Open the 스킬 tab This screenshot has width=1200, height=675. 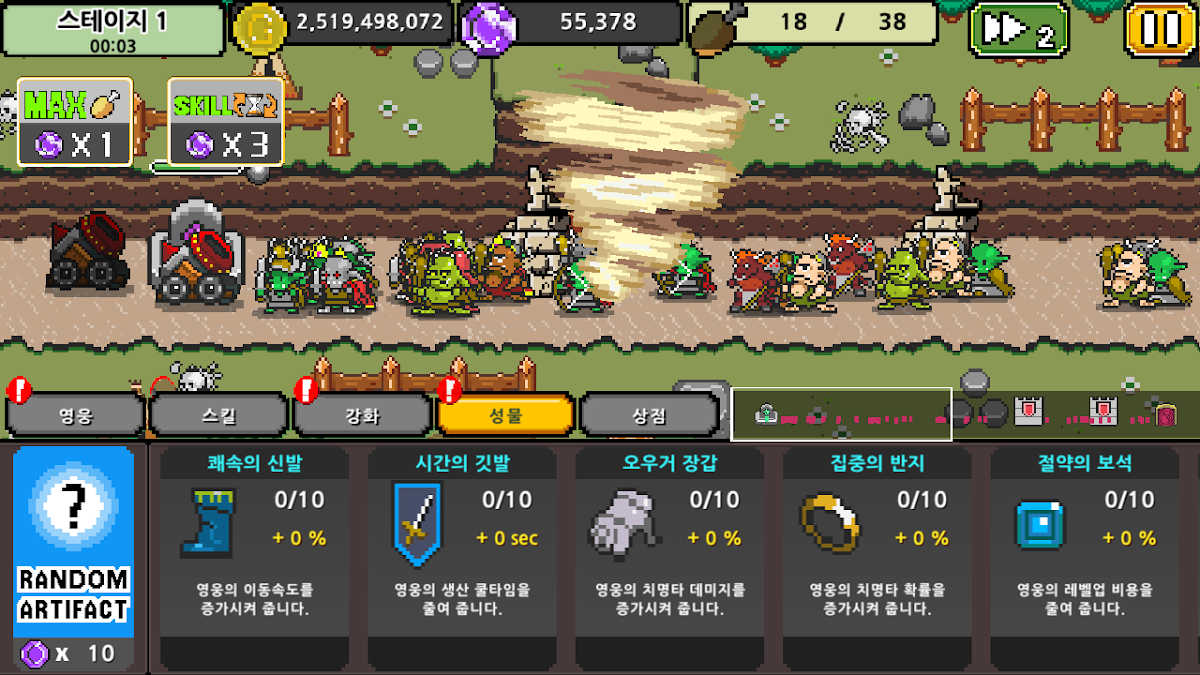click(219, 415)
